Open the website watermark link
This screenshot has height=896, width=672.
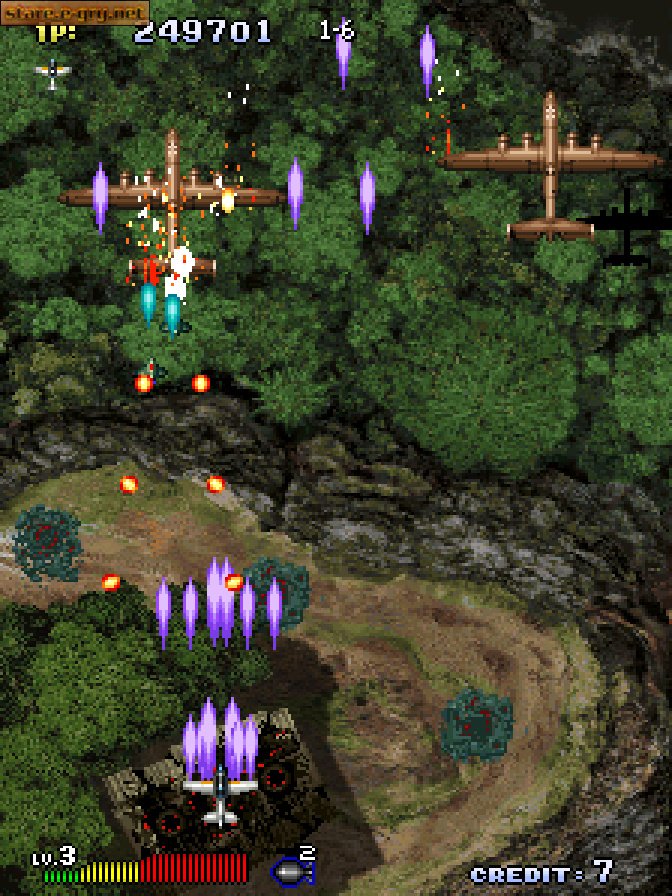tap(75, 13)
